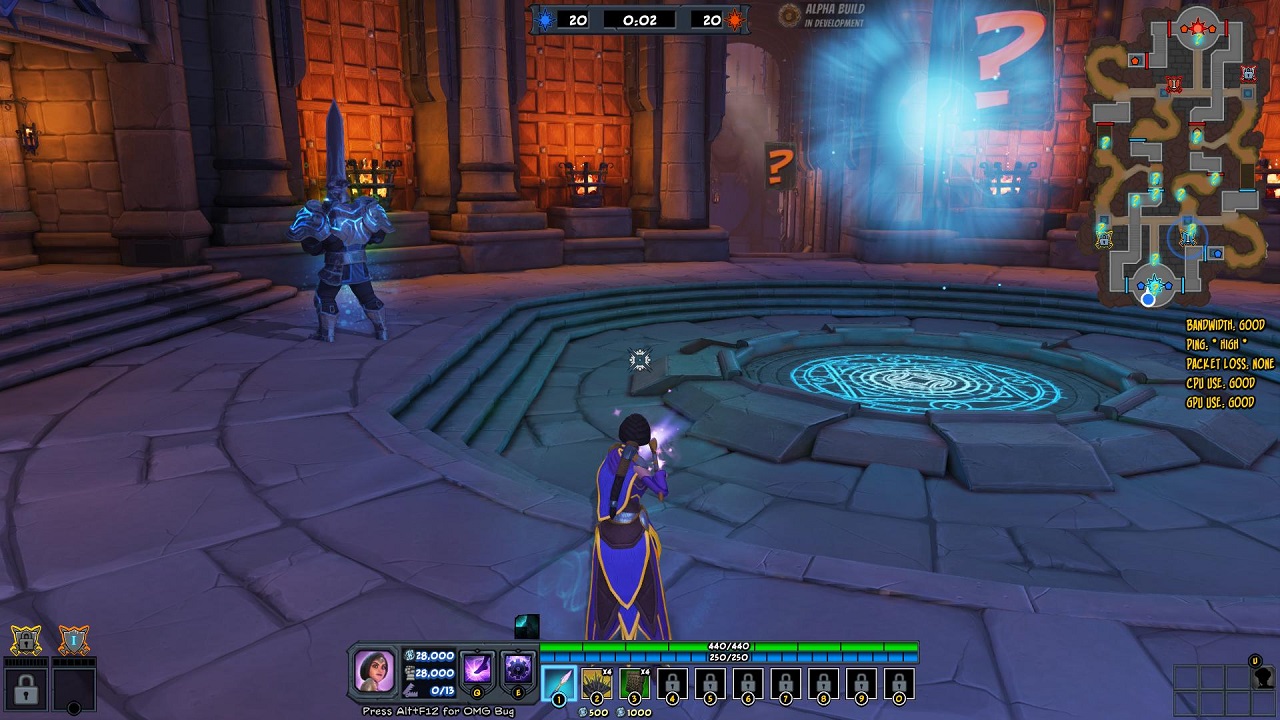The image size is (1280, 720).
Task: Select the spear weapon in slot 1
Action: point(558,683)
